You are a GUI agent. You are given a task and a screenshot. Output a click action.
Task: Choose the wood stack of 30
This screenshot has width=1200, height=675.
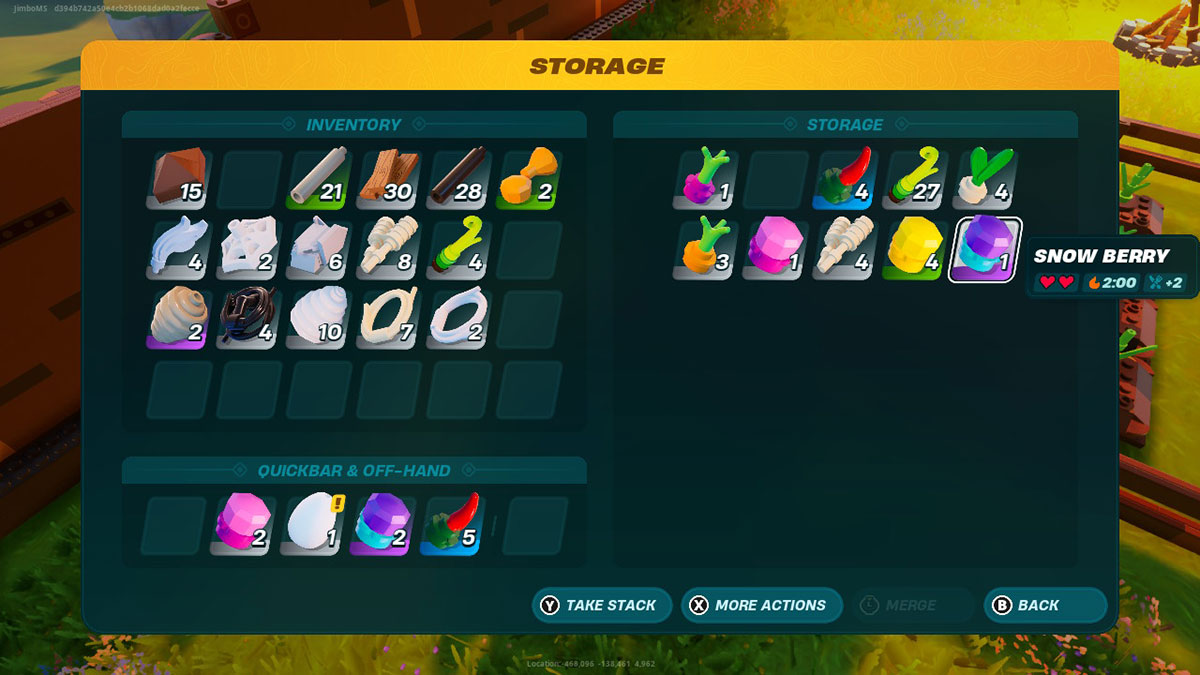click(388, 179)
